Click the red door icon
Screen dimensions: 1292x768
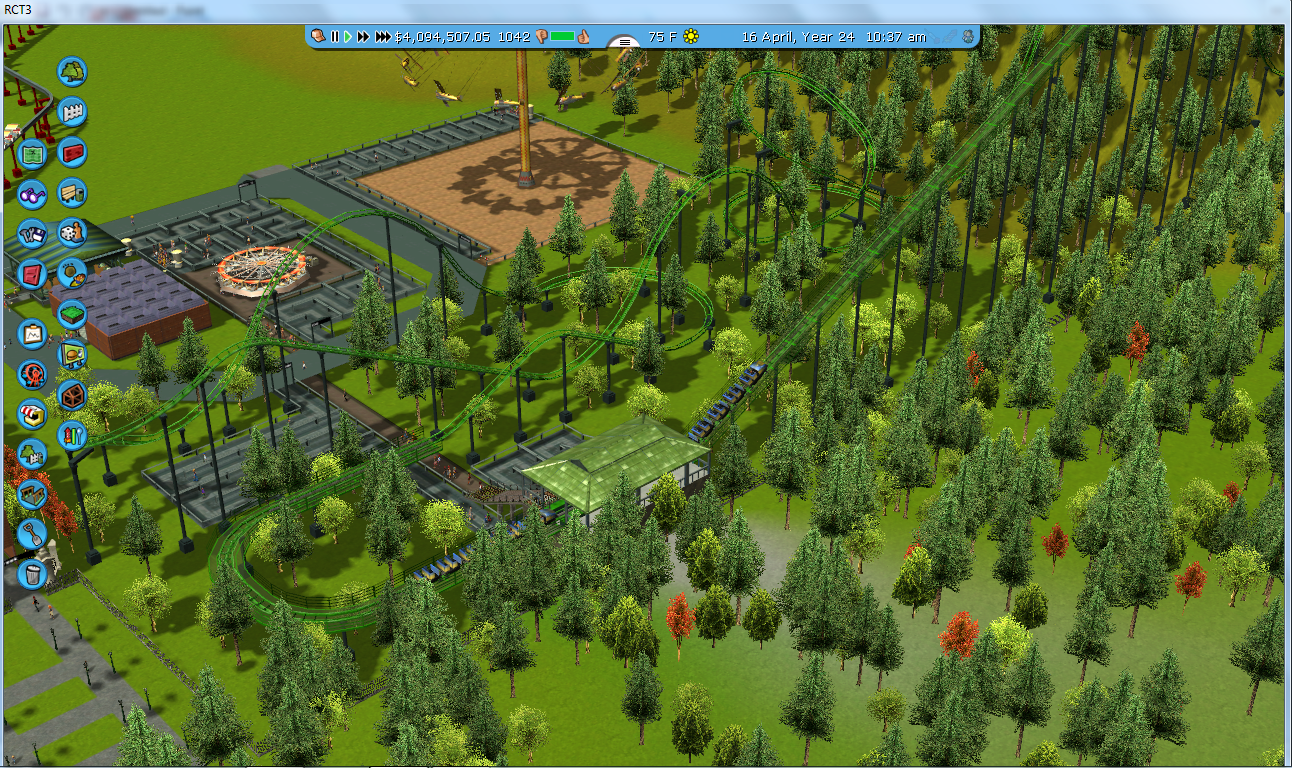(32, 274)
